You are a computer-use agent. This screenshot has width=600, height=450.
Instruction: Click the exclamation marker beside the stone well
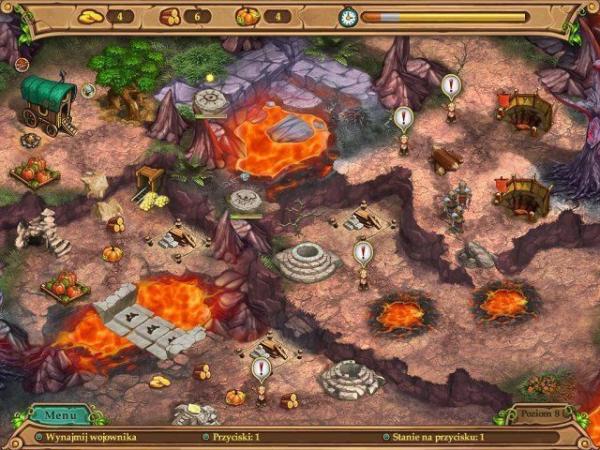362,253
